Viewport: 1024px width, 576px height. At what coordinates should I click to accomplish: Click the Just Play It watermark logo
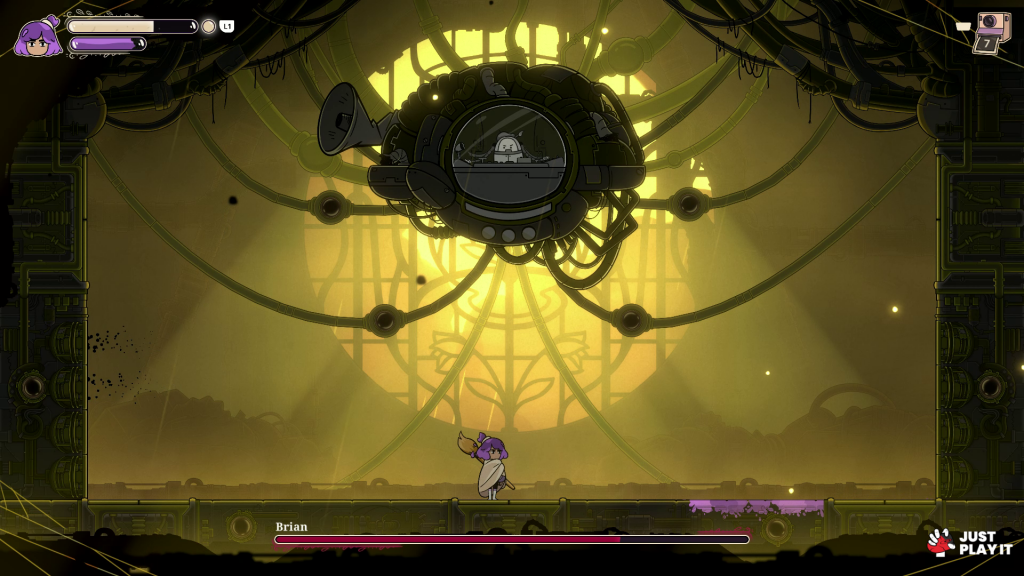pyautogui.click(x=962, y=542)
